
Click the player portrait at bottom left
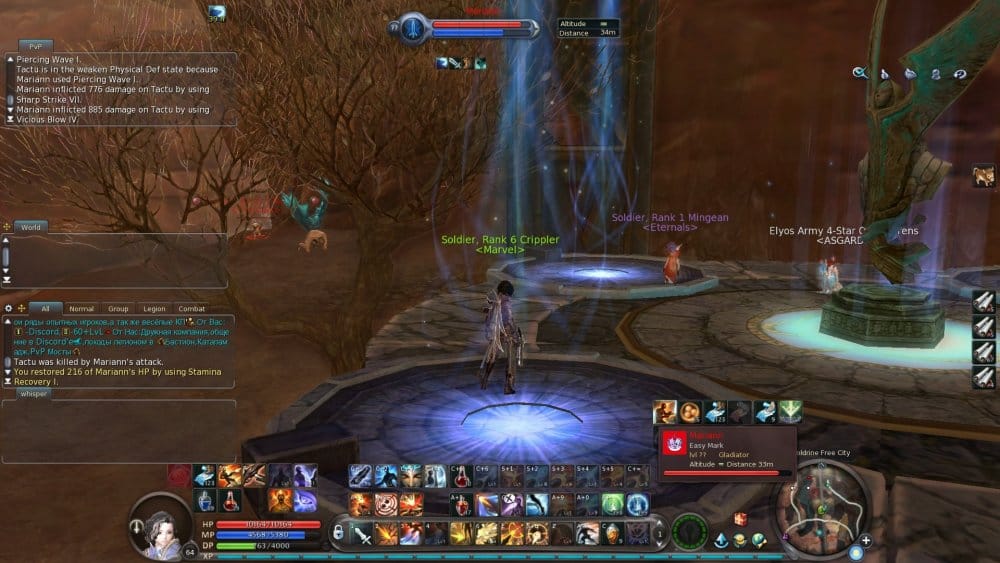(158, 524)
